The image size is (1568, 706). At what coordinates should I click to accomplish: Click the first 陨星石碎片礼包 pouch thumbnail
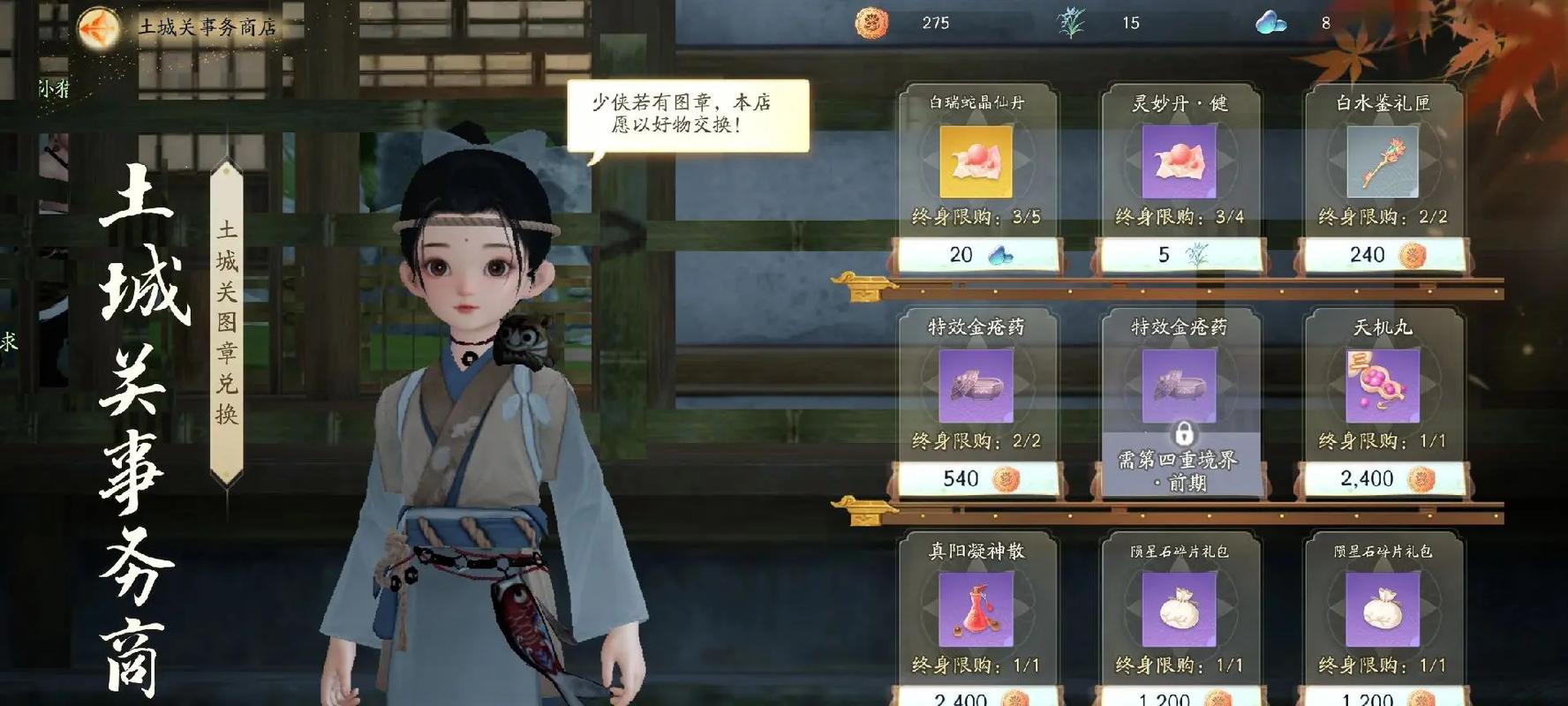1180,611
